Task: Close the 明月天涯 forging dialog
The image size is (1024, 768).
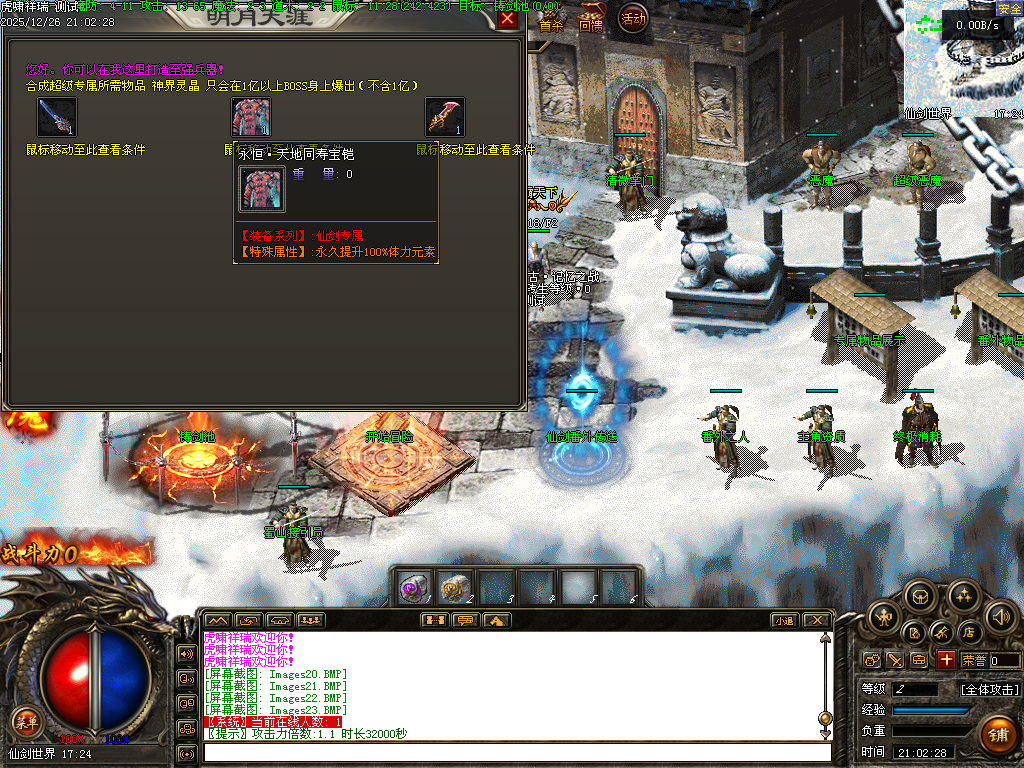Action: (x=508, y=18)
